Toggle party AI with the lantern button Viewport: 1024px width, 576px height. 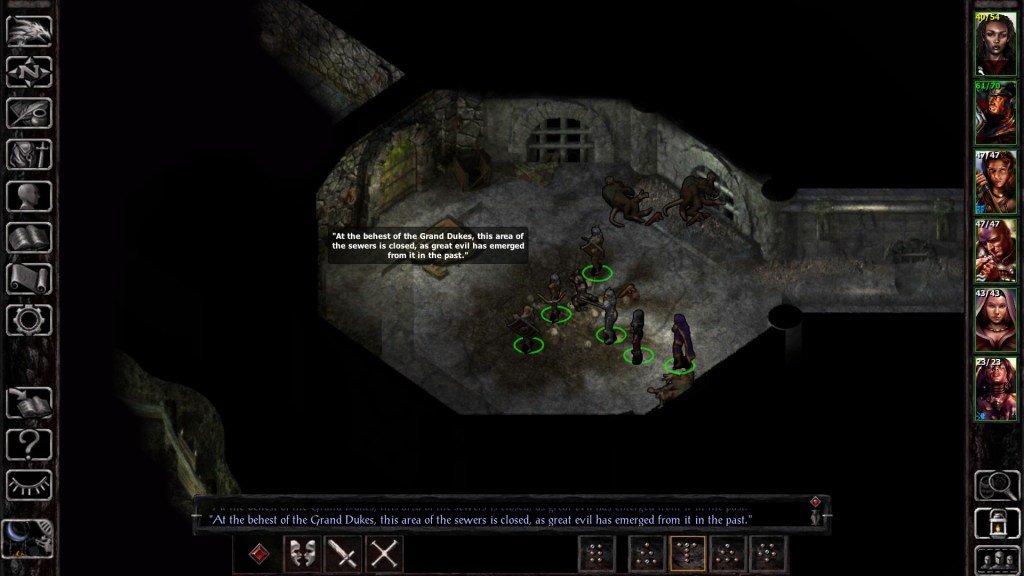(996, 523)
